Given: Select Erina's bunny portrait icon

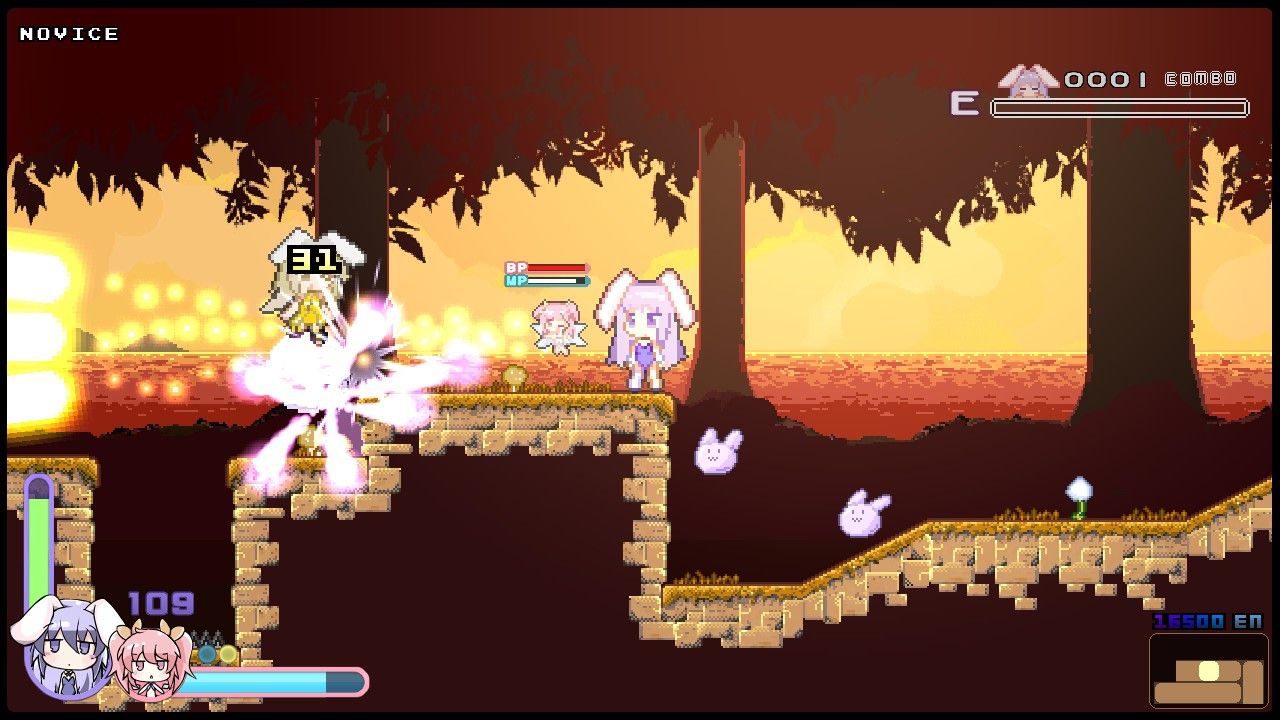Looking at the screenshot, I should pyautogui.click(x=65, y=650).
